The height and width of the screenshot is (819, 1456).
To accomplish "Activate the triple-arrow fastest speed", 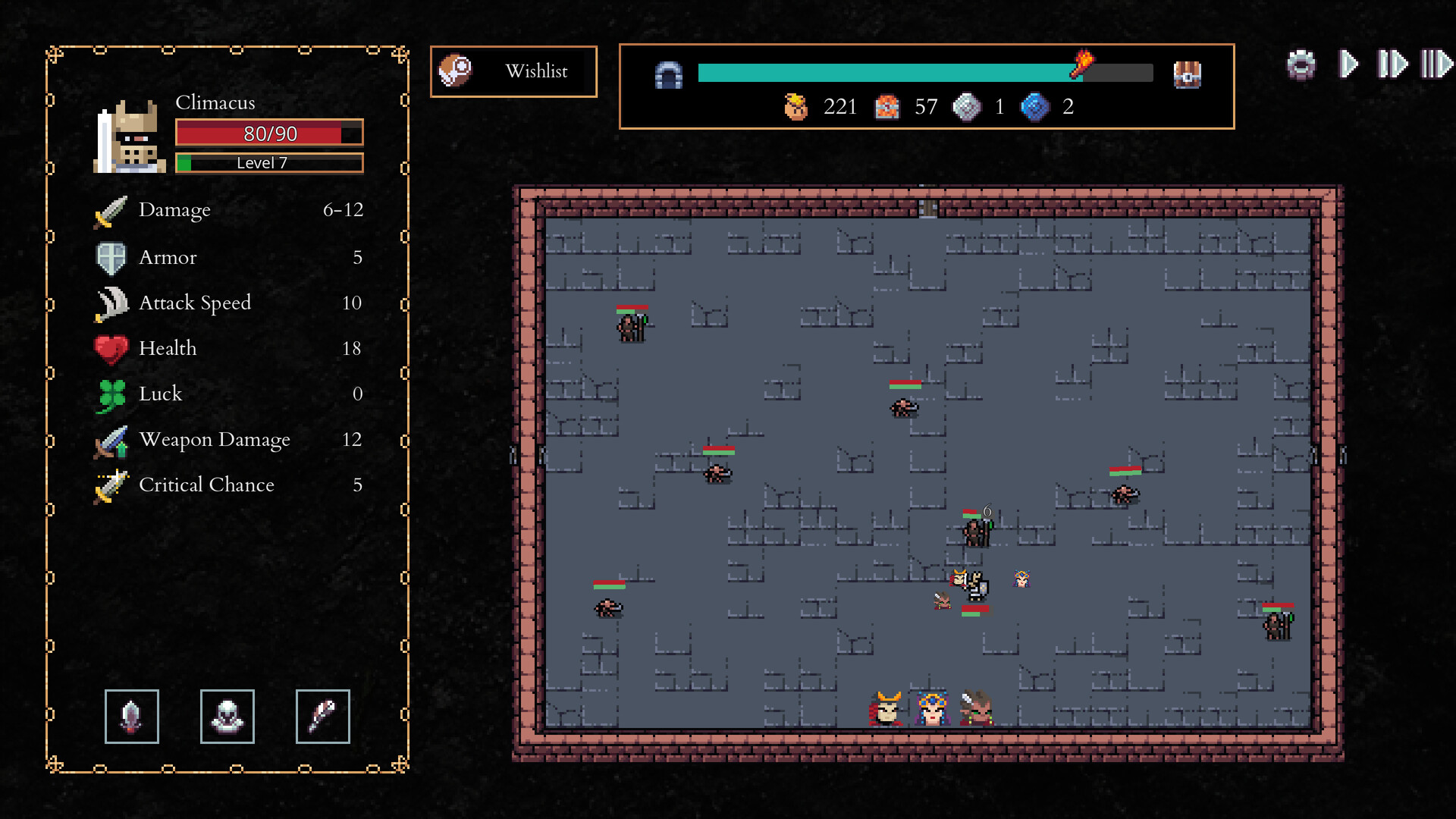I will point(1436,64).
